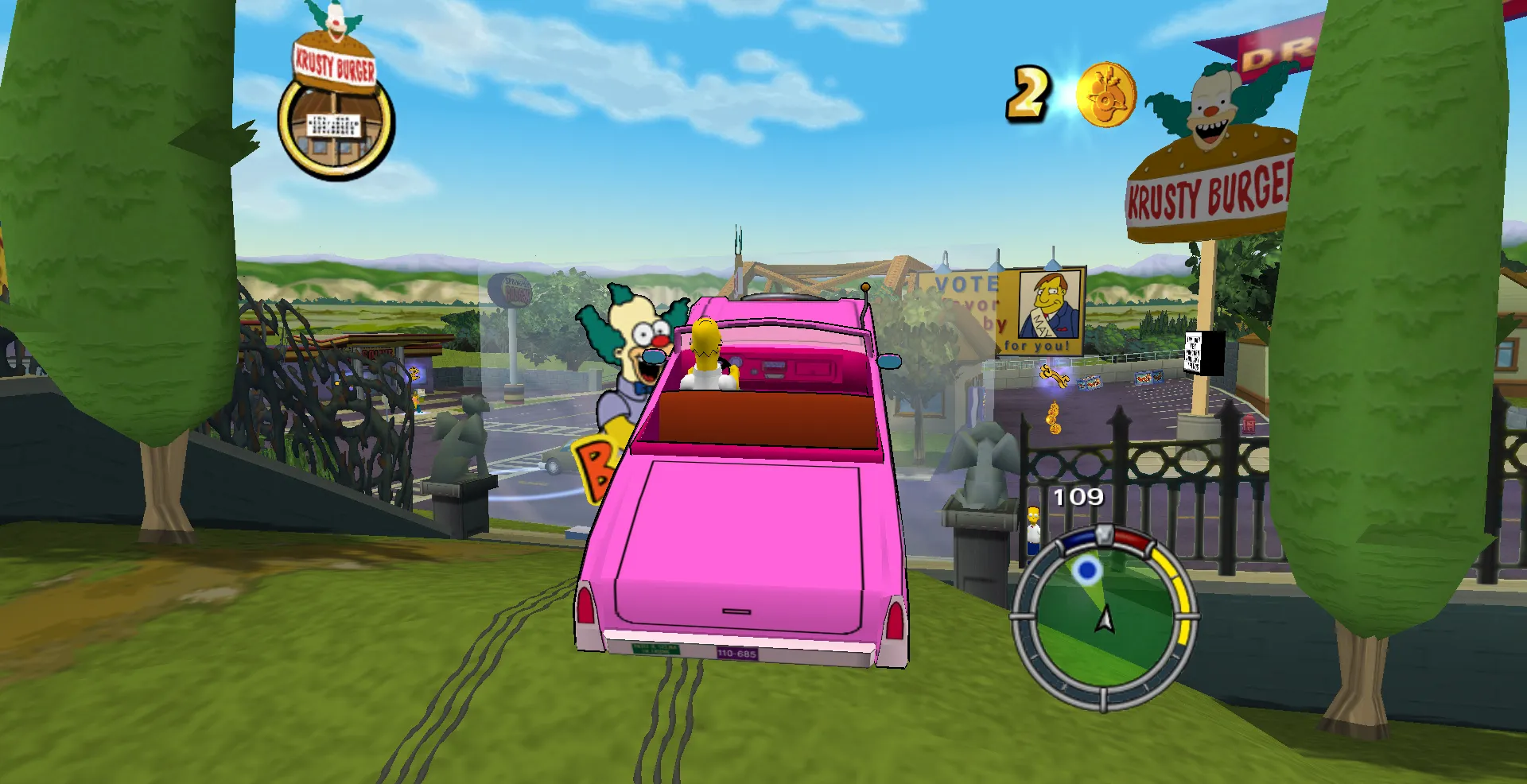Click the speed readout showing 109

pos(1078,497)
